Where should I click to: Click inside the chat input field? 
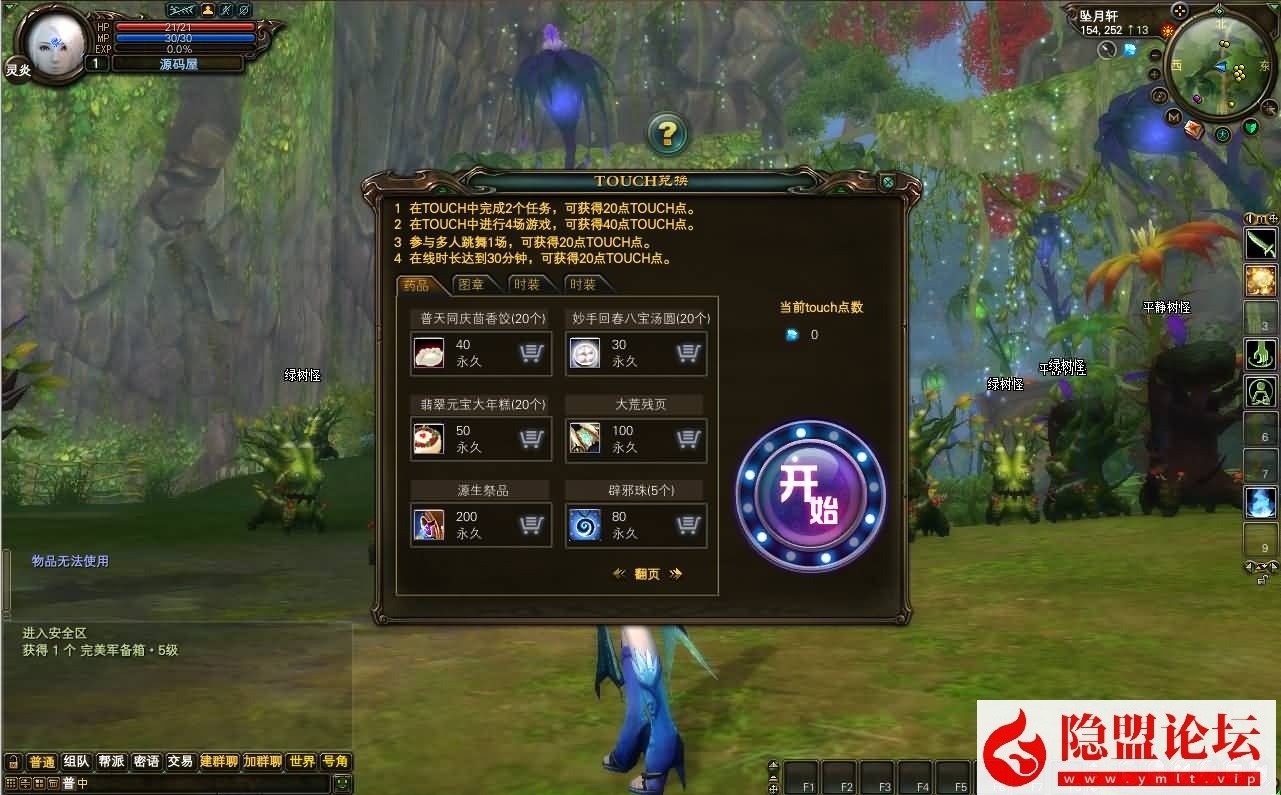point(200,784)
